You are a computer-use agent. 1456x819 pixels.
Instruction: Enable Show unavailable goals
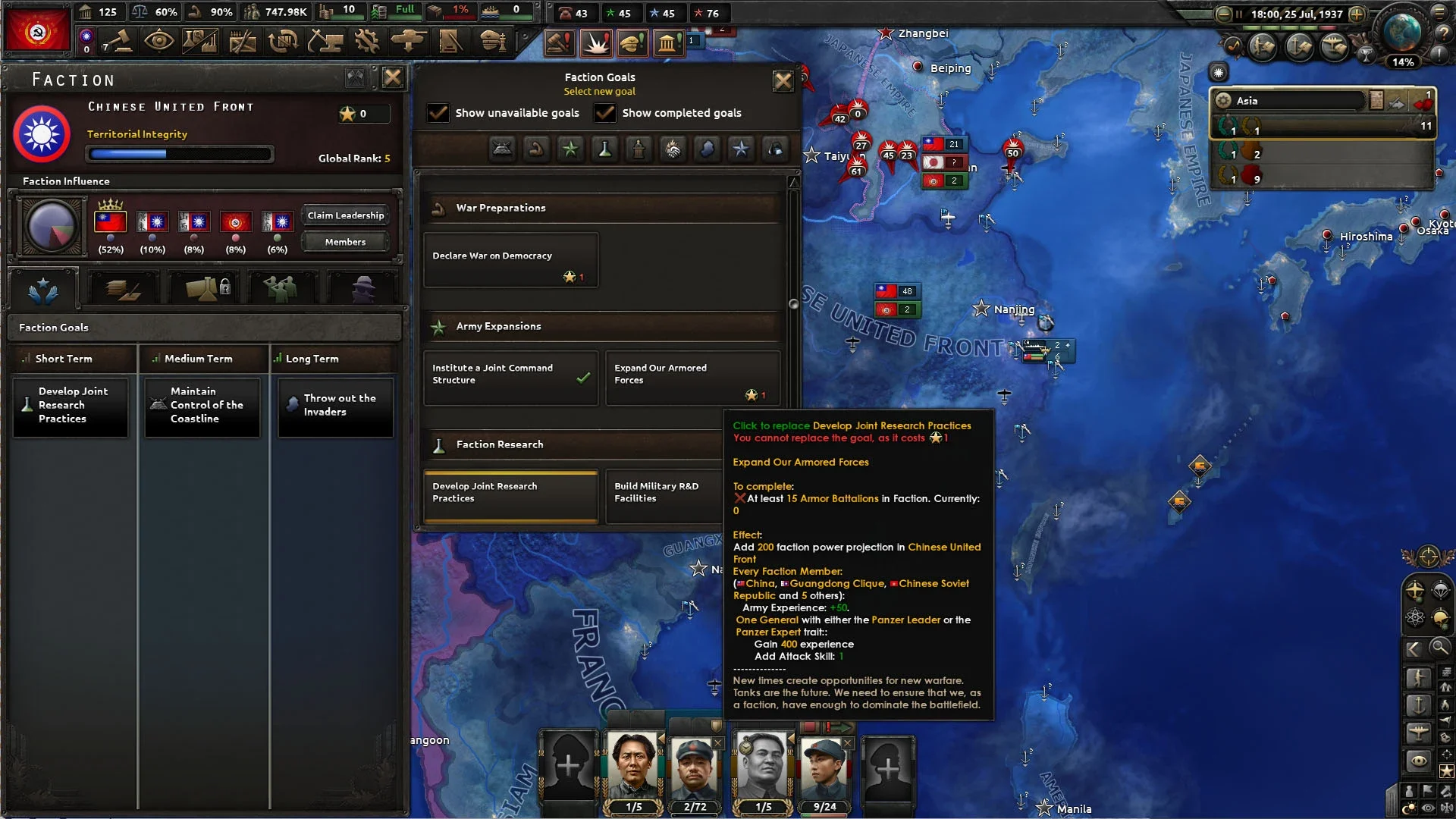[438, 113]
